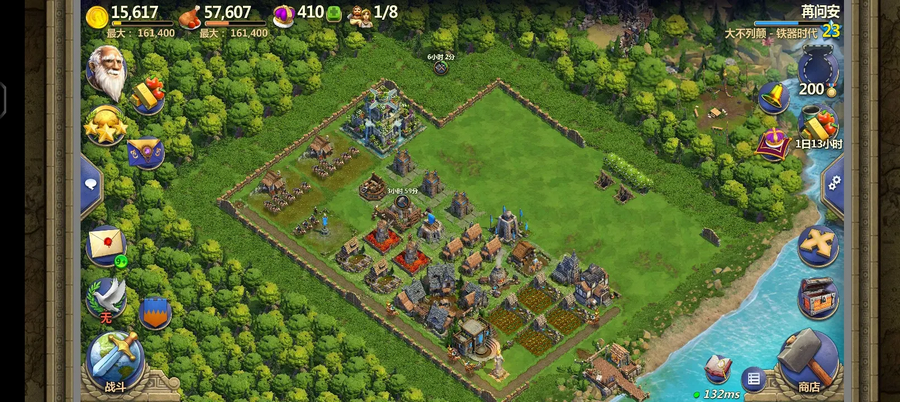
Task: Tap the purple crown currency icon
Action: [x=283, y=14]
